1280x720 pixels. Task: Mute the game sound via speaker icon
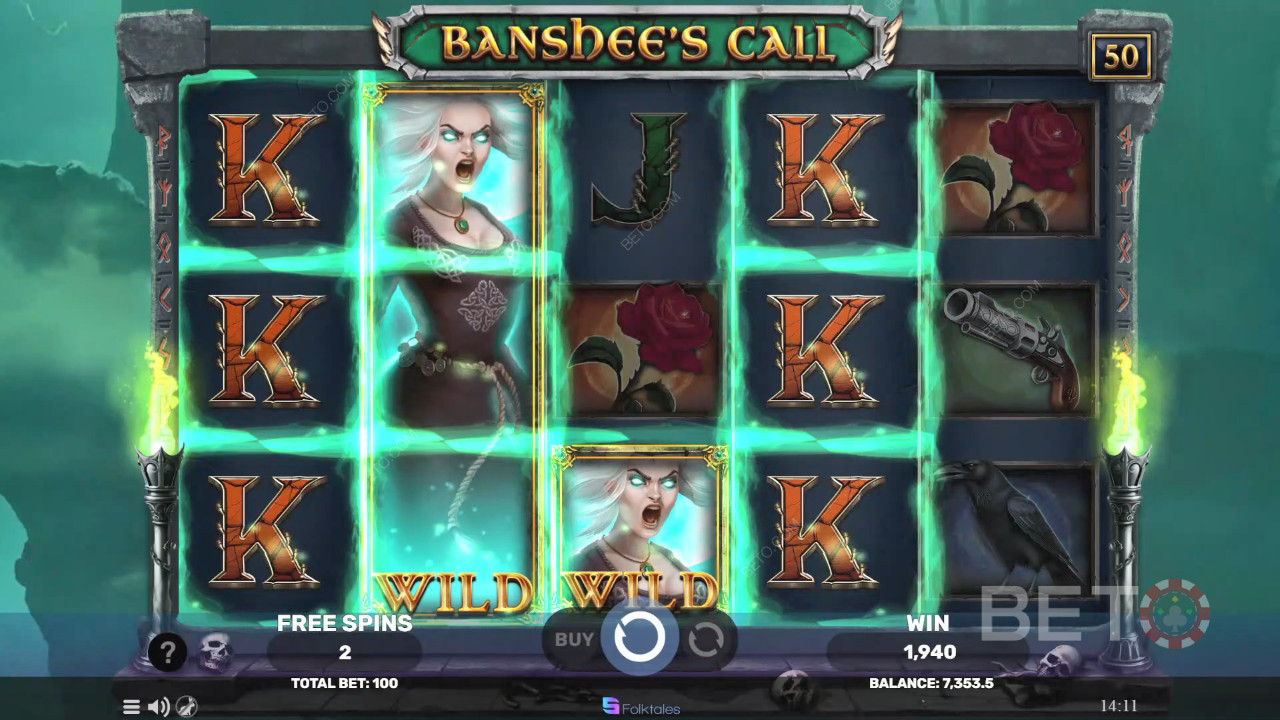[x=158, y=707]
